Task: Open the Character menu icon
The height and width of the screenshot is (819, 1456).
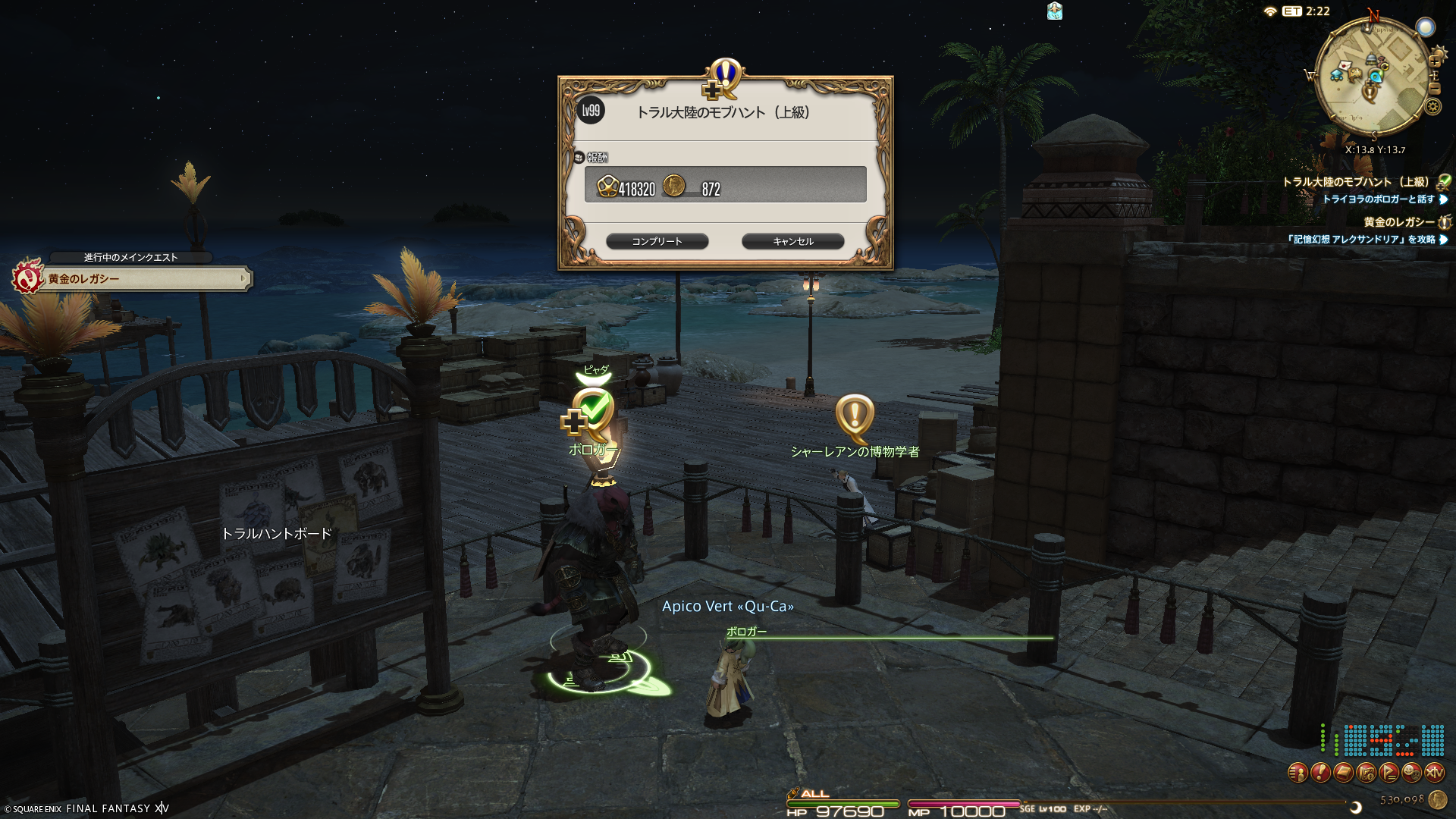Action: (1298, 773)
